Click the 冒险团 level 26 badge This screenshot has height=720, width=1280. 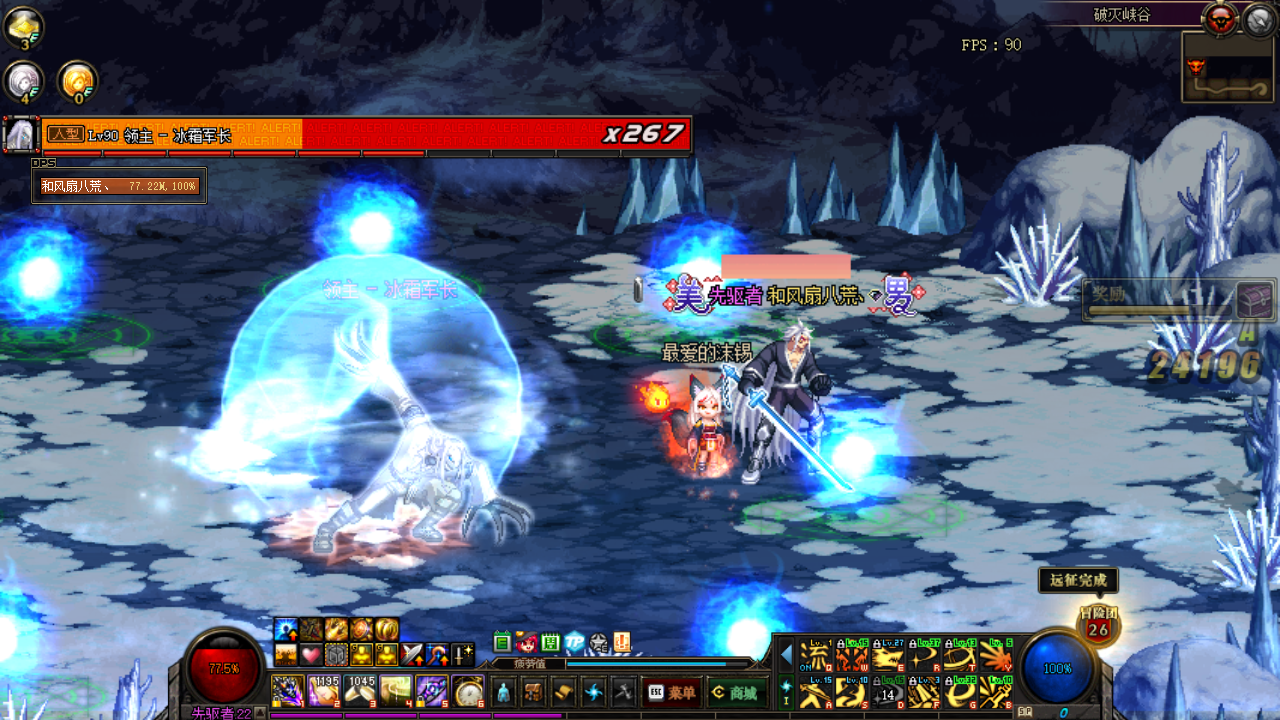(1097, 625)
